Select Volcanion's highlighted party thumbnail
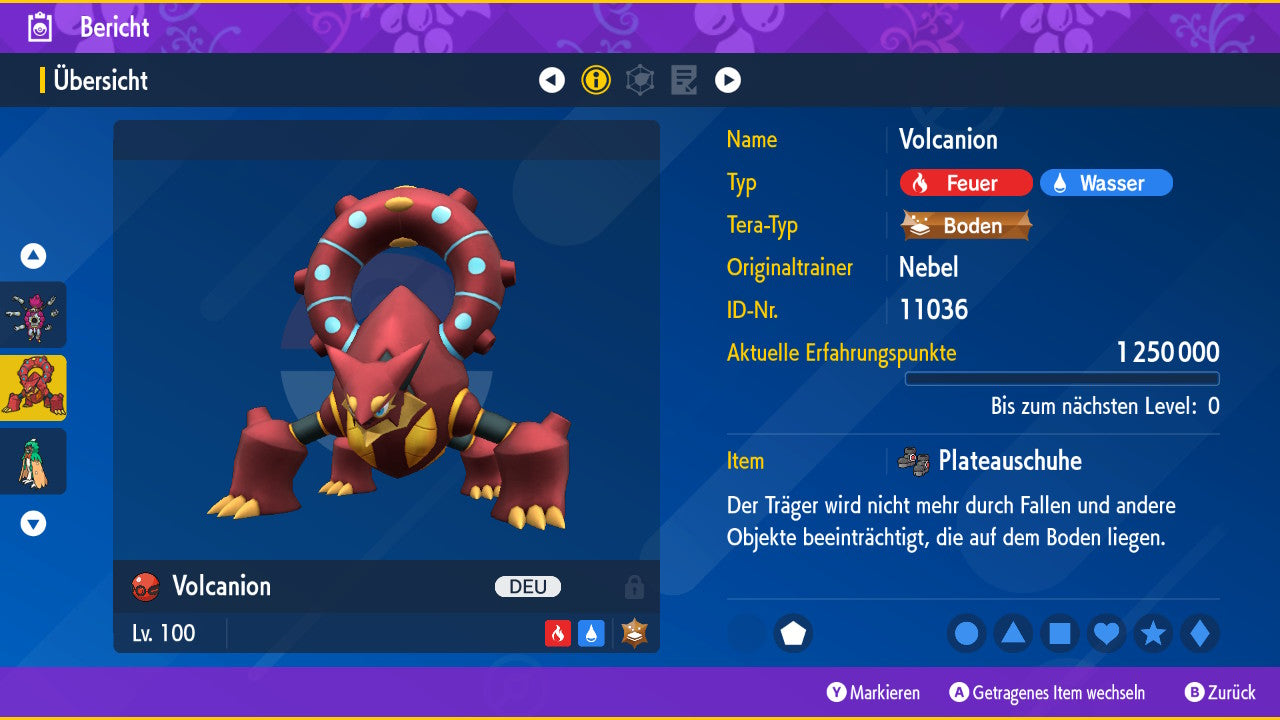Viewport: 1280px width, 720px height. [x=33, y=388]
